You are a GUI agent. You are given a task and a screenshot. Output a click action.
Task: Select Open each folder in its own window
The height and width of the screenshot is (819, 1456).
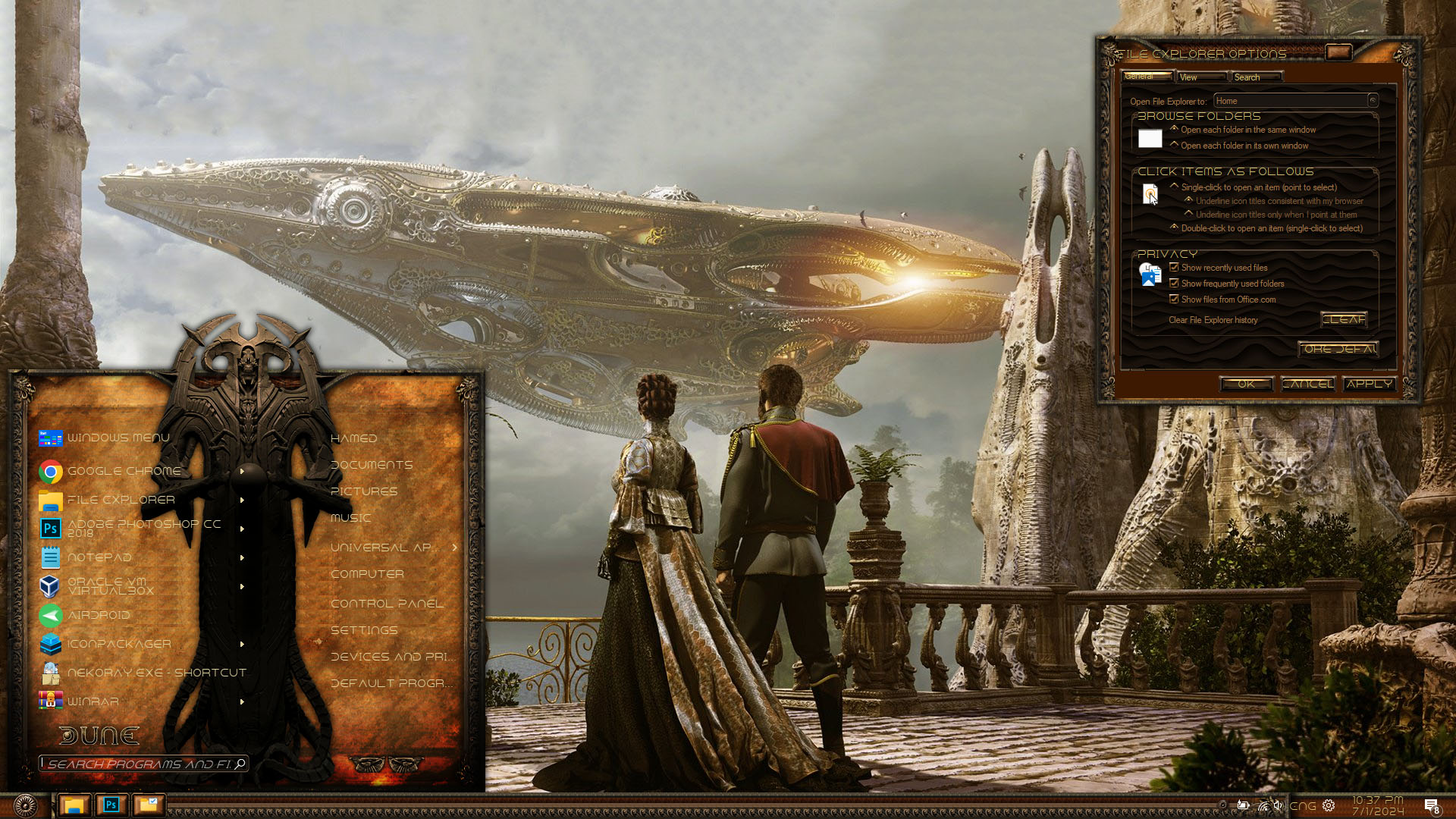point(1175,146)
